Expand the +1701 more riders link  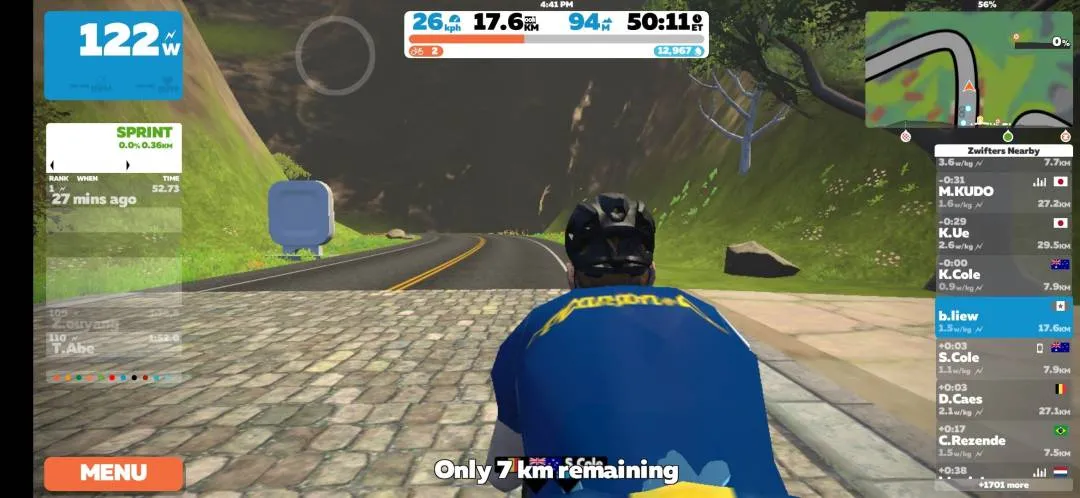[1003, 485]
